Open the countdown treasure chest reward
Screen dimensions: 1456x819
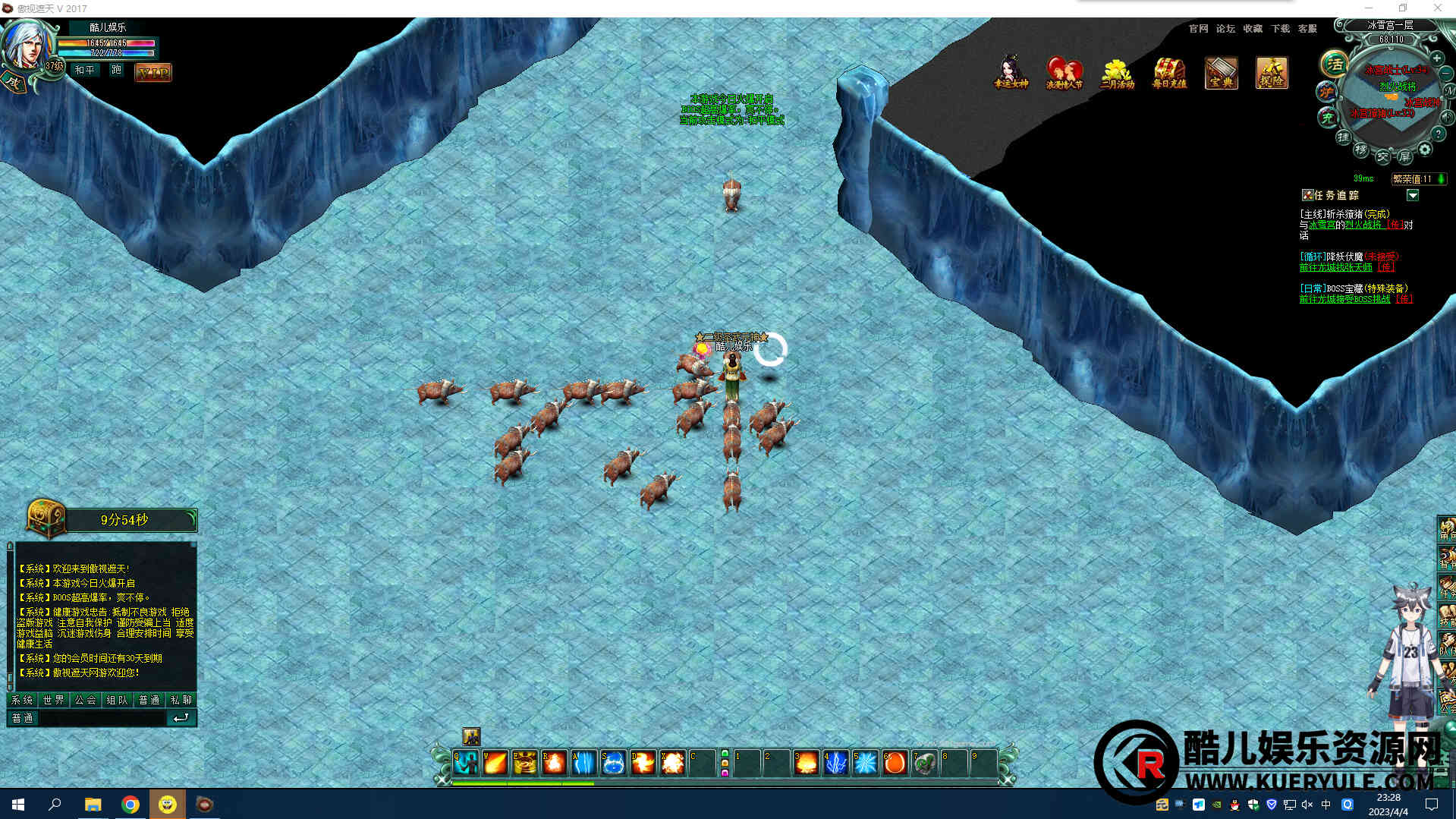[x=46, y=519]
